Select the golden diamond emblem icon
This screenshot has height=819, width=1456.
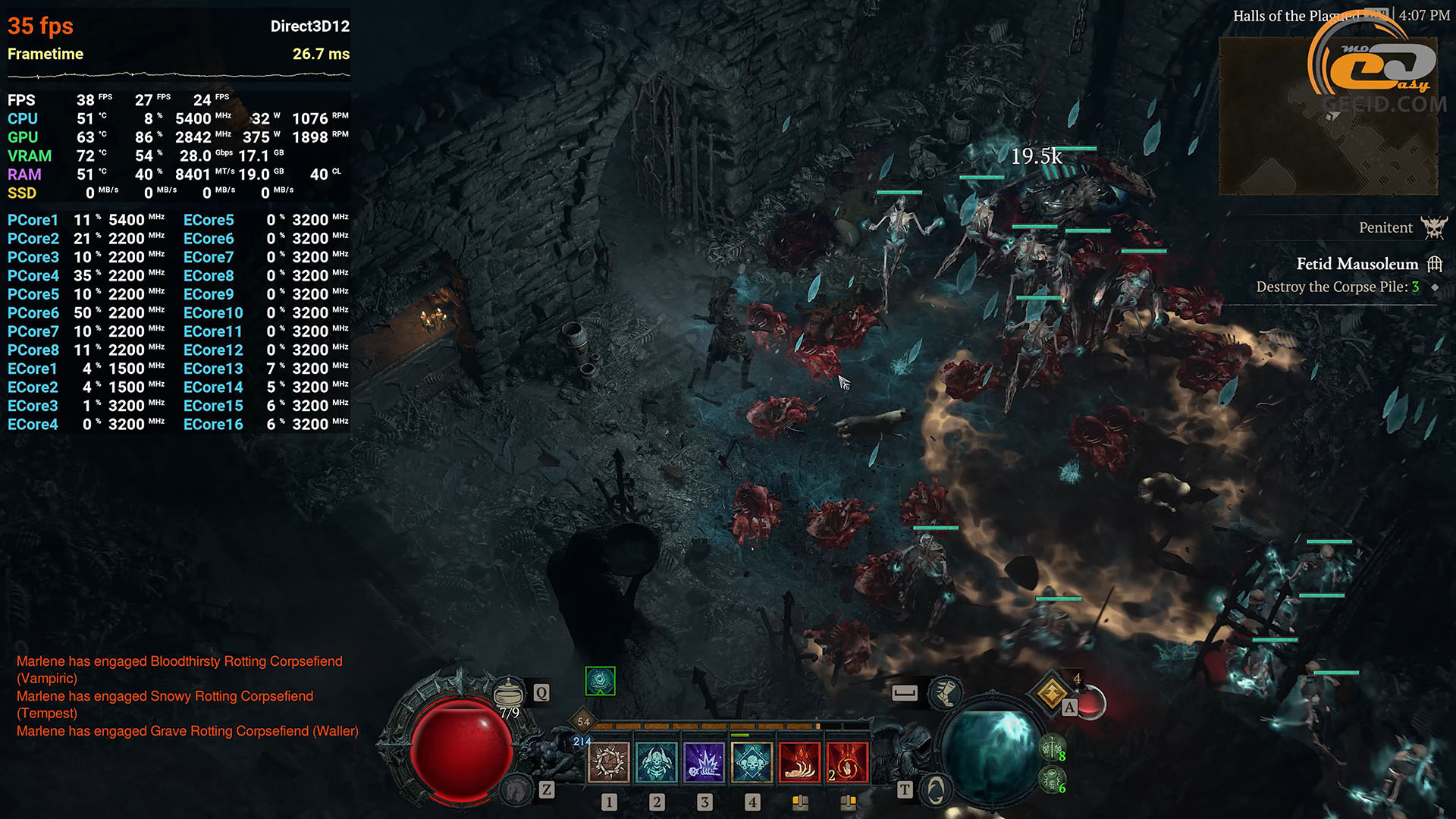[x=1052, y=692]
